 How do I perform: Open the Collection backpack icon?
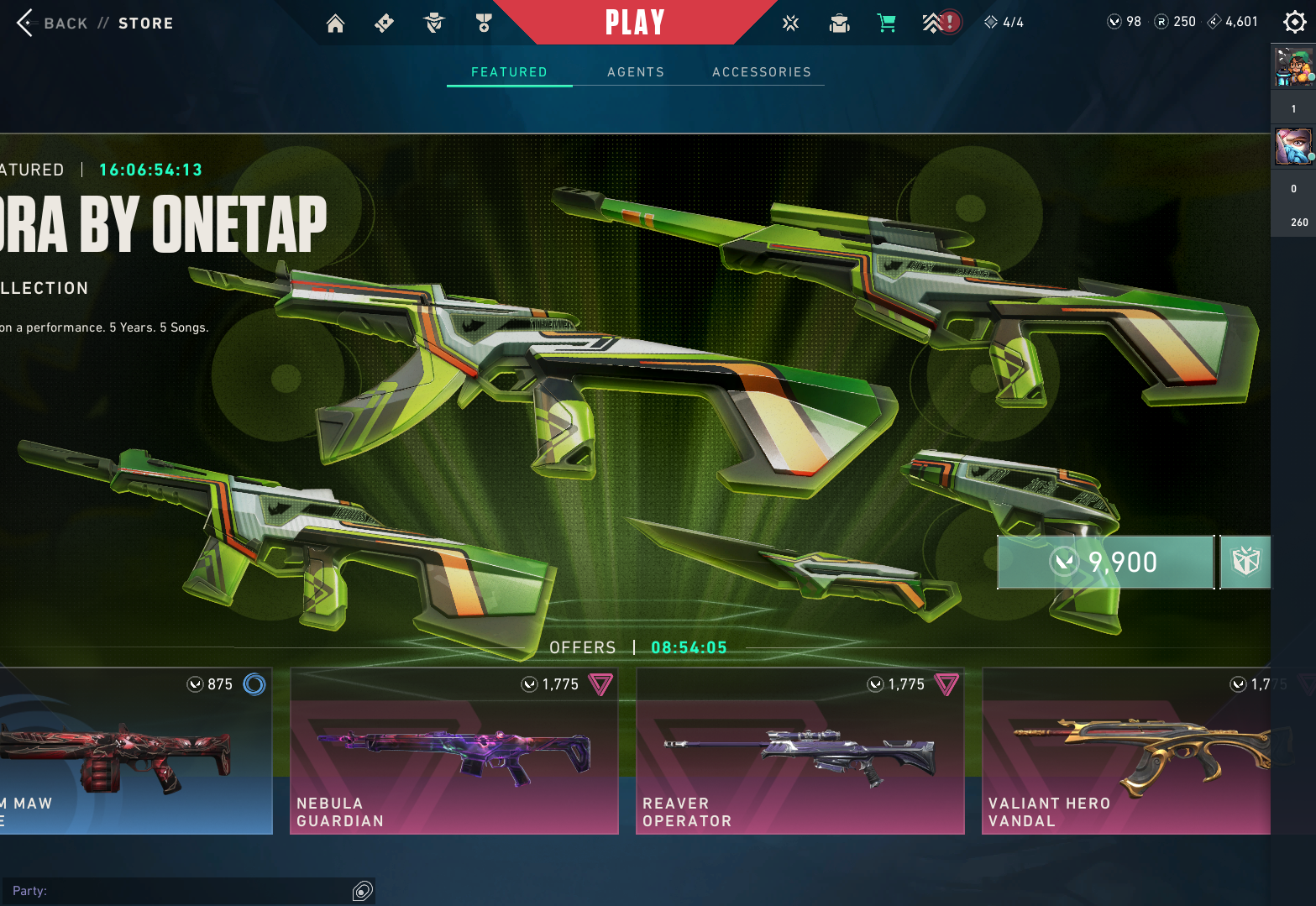839,24
